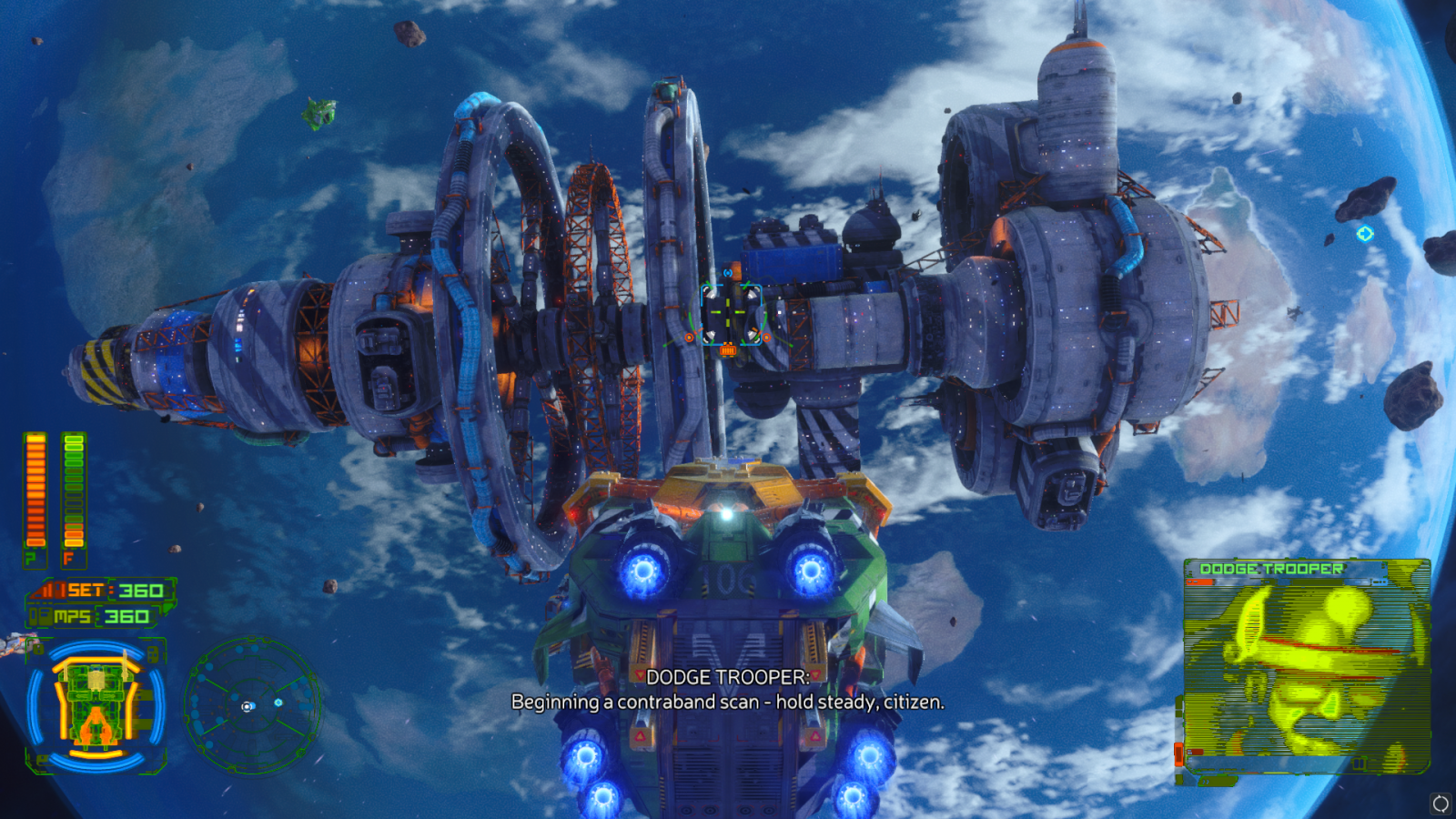
Task: Click the DODGE TROOPER title bar
Action: (x=1271, y=569)
